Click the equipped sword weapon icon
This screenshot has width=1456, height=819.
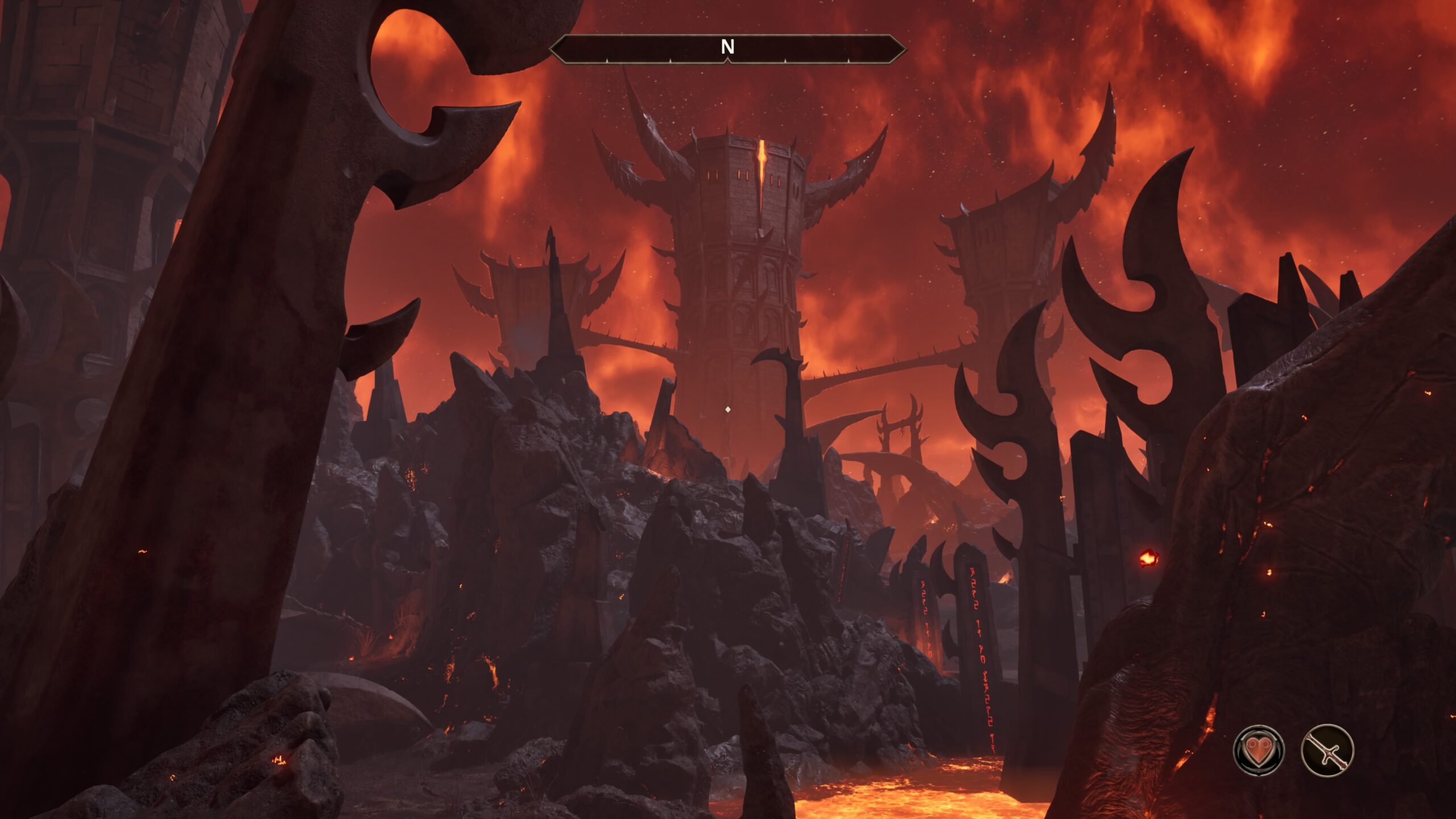point(1327,751)
